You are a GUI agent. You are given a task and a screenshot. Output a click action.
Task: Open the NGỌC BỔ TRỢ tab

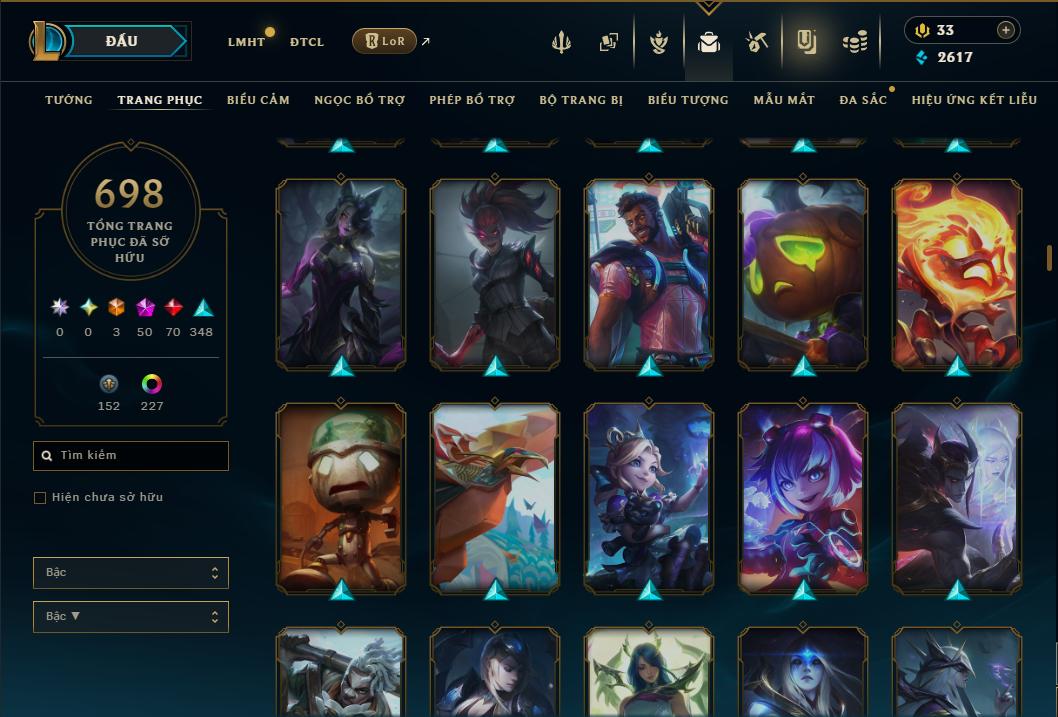359,100
